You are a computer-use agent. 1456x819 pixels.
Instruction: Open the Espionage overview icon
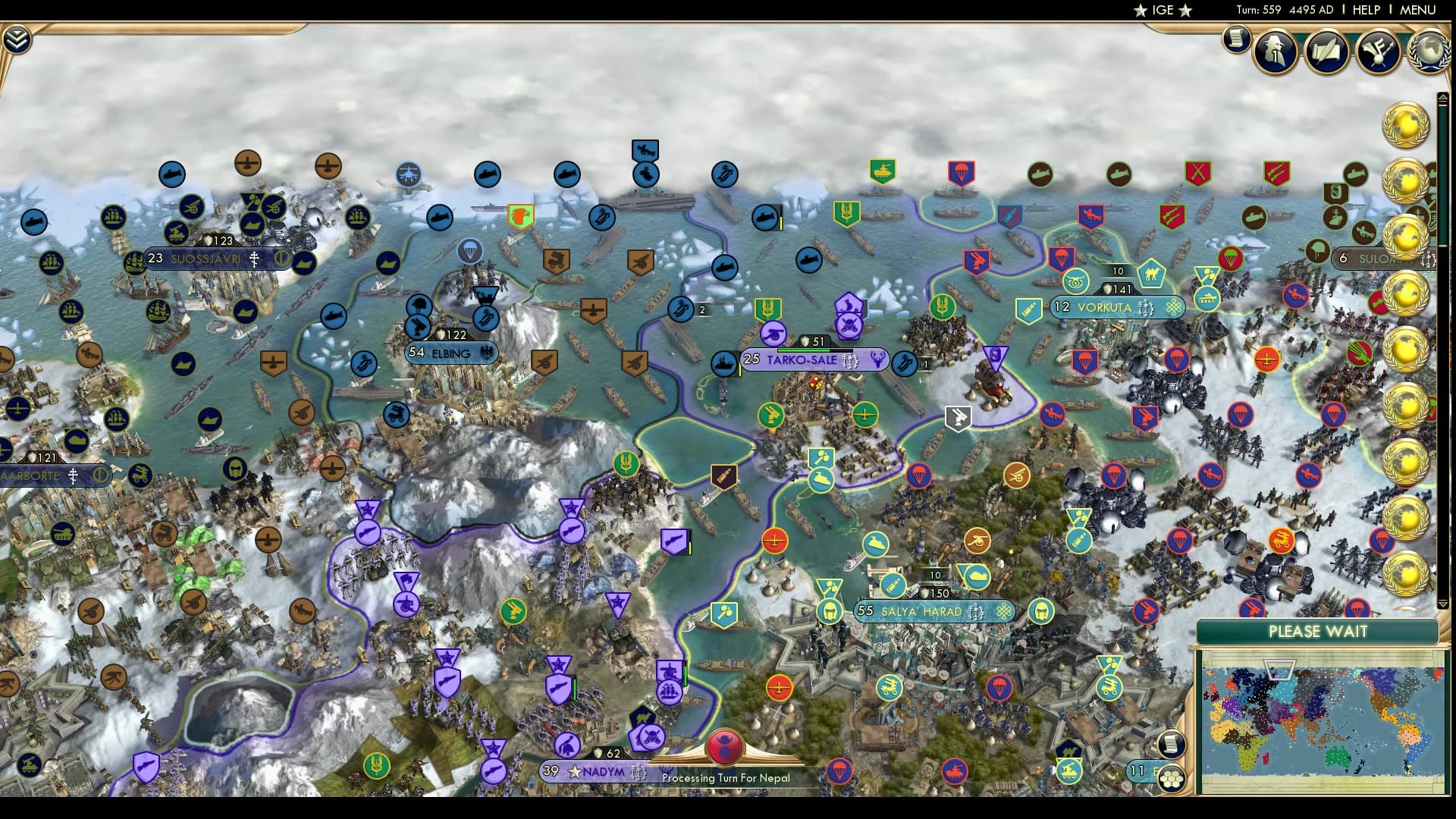pos(1274,52)
